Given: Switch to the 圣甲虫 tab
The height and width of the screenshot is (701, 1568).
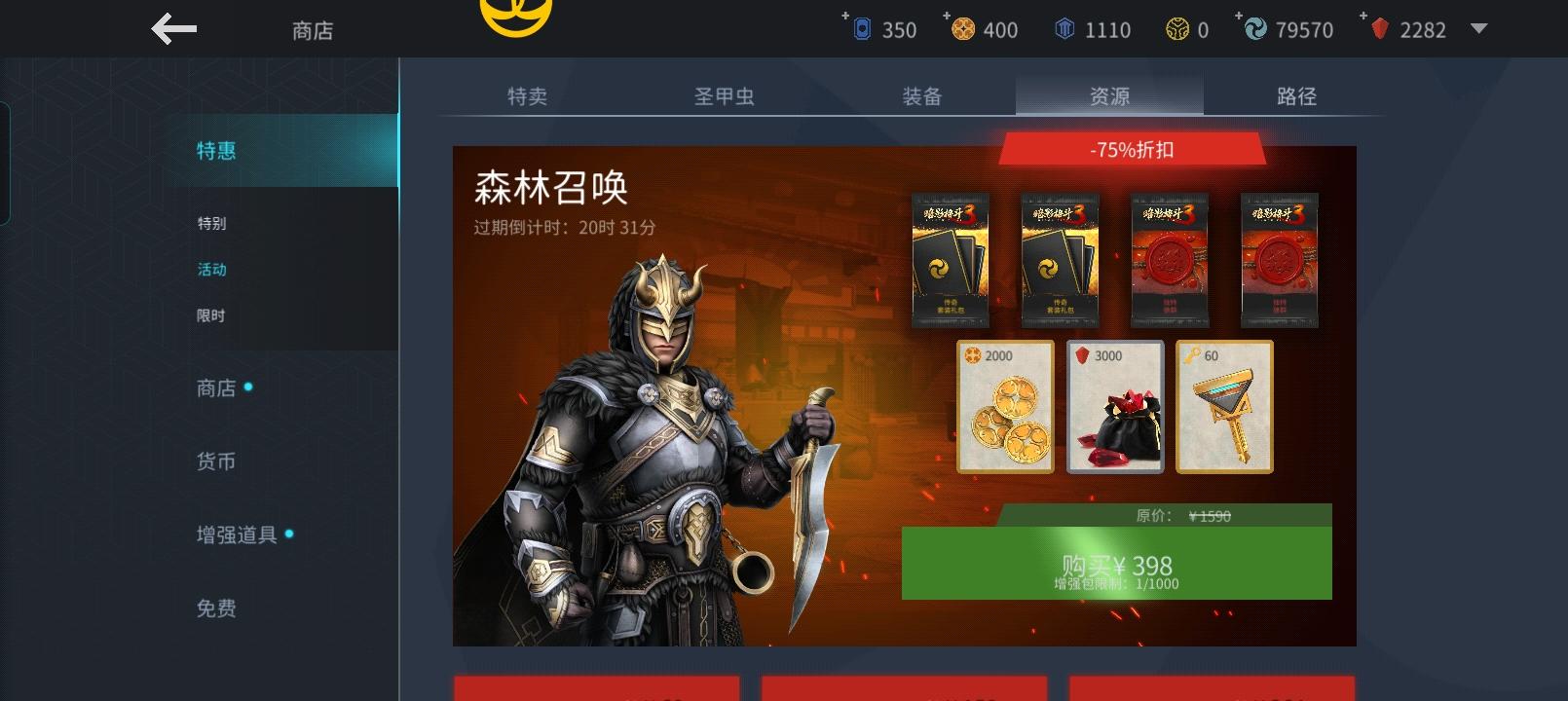Looking at the screenshot, I should pyautogui.click(x=723, y=96).
